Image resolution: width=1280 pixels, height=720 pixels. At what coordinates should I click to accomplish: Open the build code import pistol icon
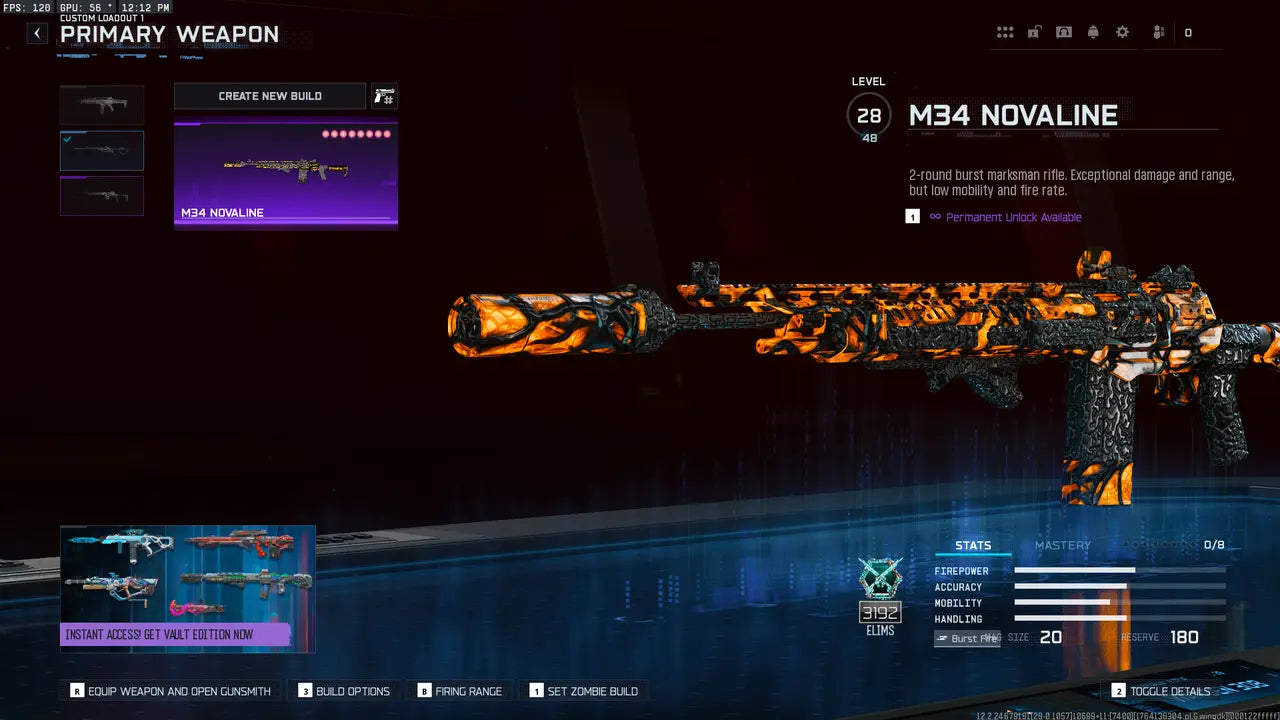point(384,96)
